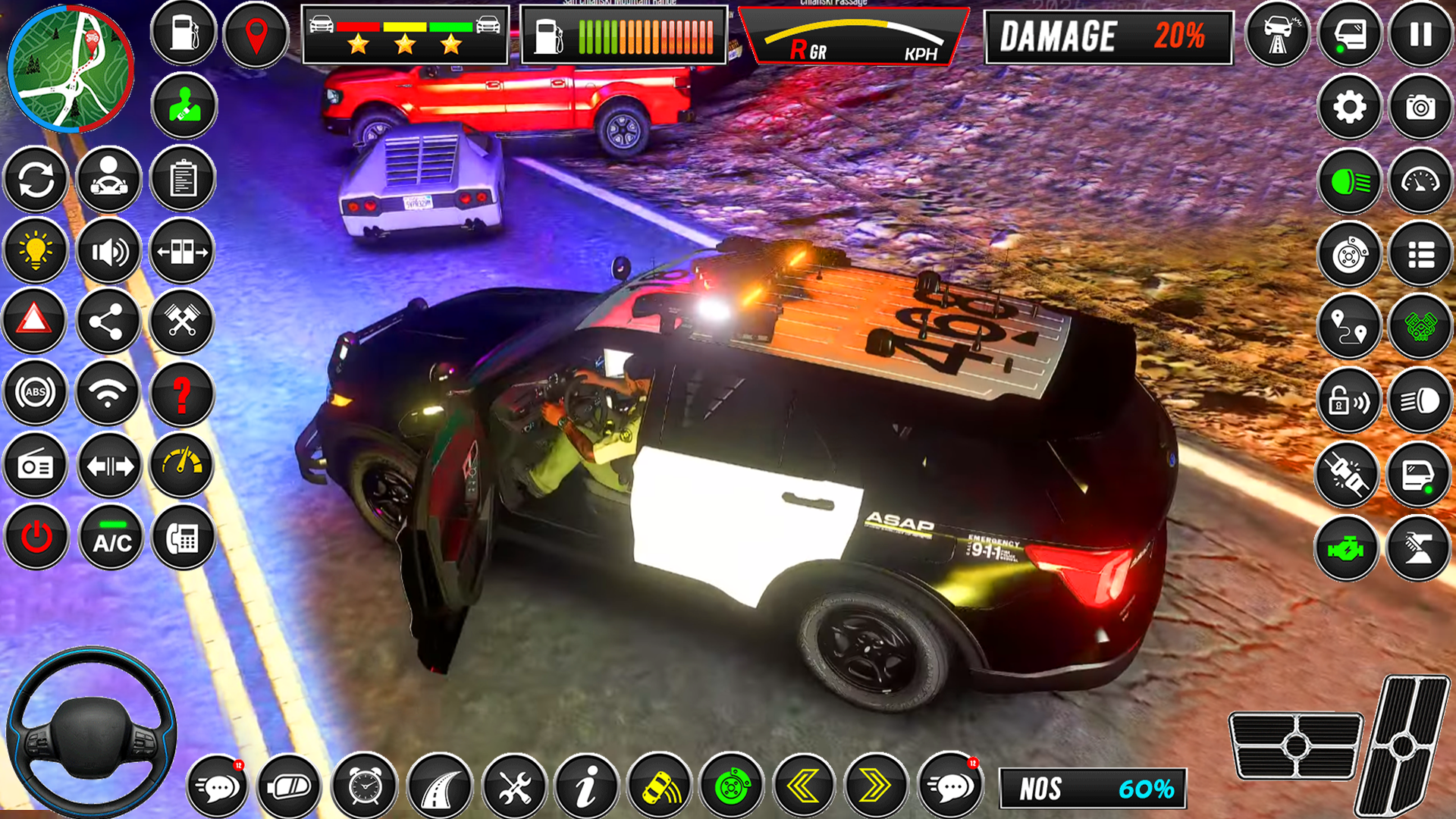Toggle the hazard warning lights
The width and height of the screenshot is (1456, 819).
coord(36,323)
